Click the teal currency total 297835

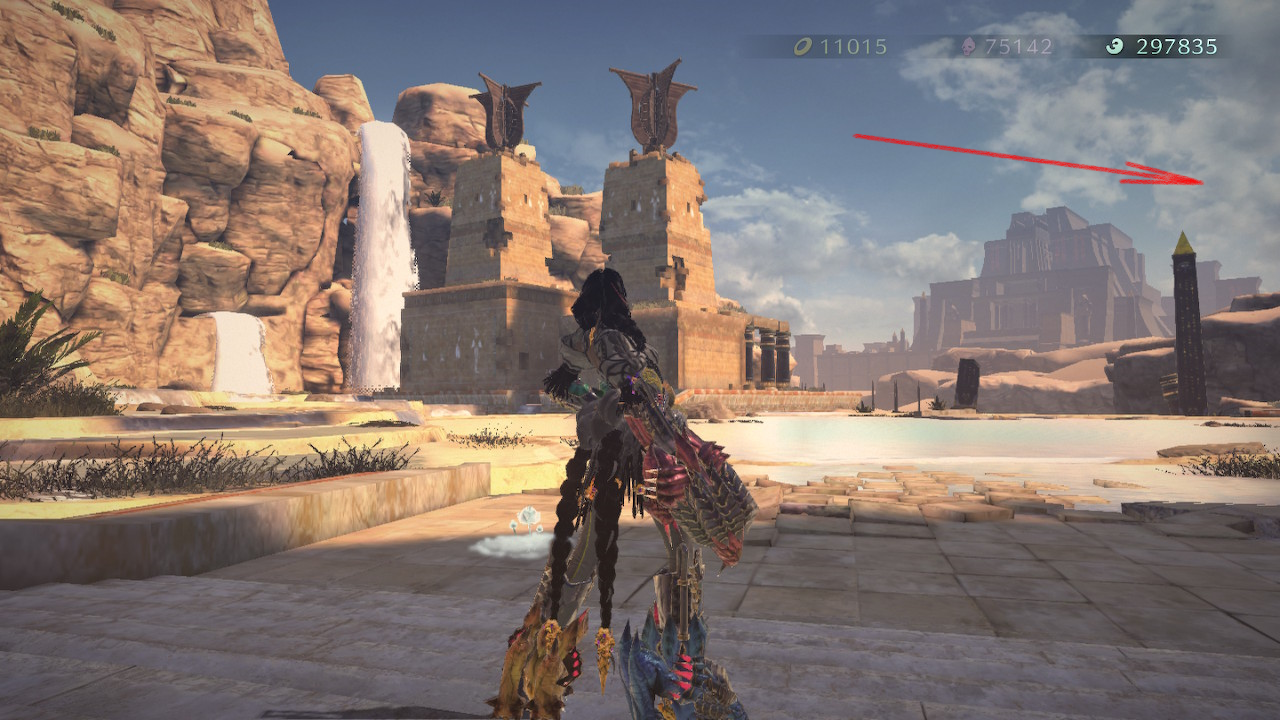point(1176,44)
